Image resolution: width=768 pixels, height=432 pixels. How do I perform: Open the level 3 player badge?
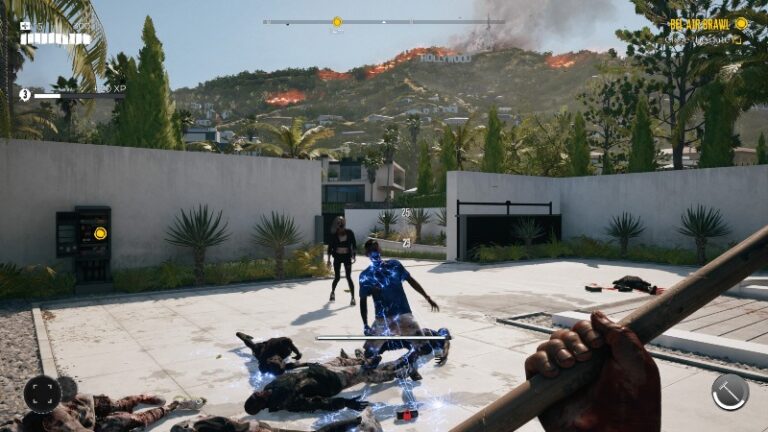click(25, 94)
